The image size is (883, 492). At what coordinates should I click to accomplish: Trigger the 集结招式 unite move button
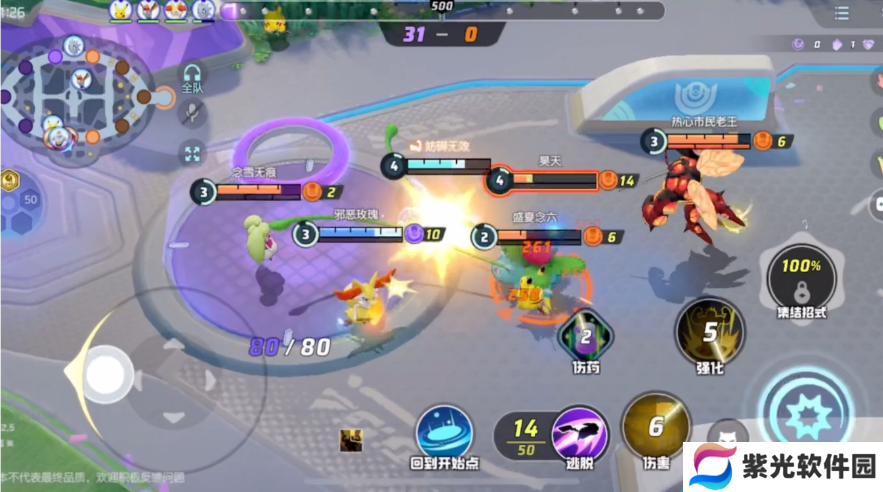pyautogui.click(x=801, y=276)
